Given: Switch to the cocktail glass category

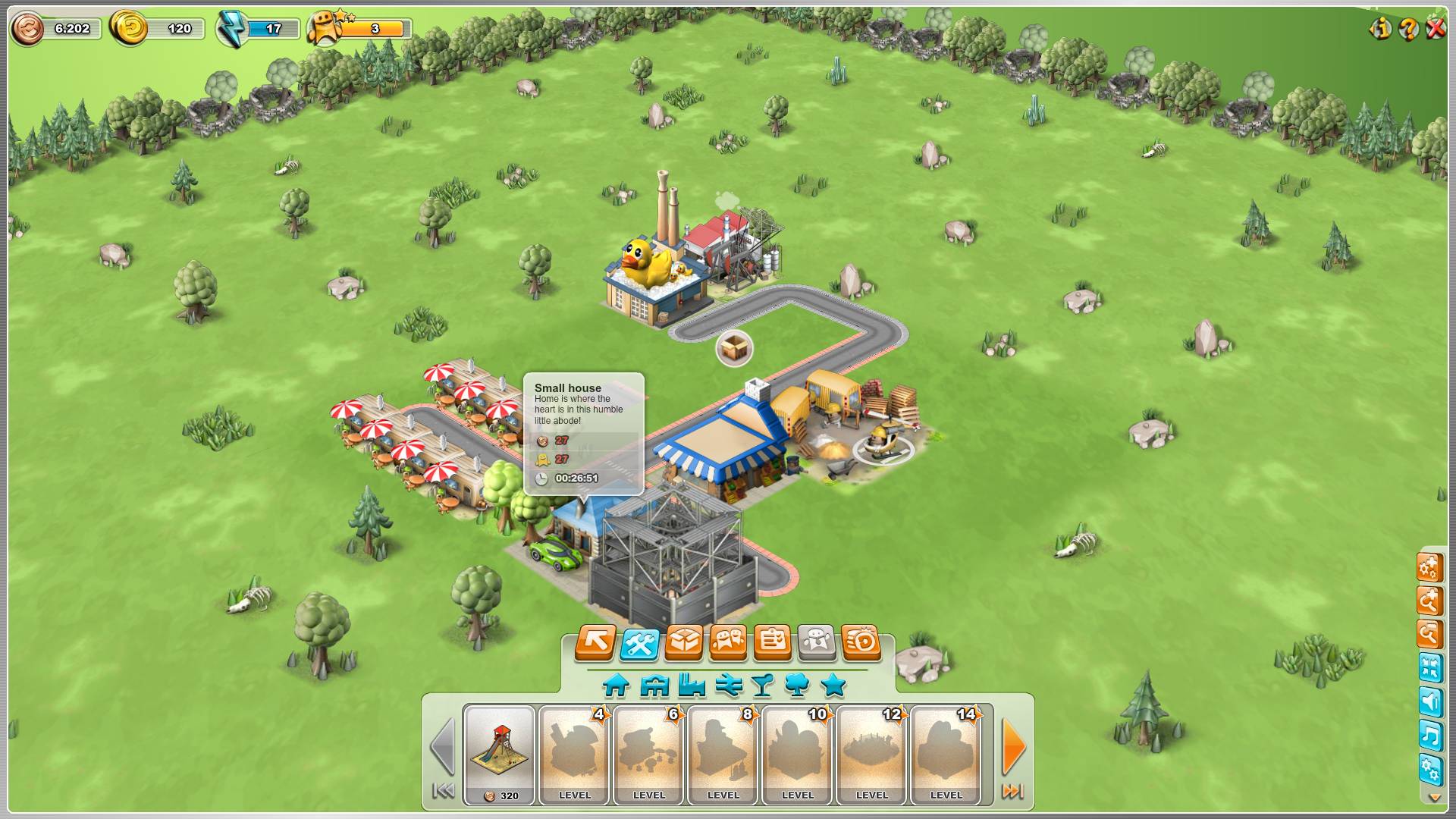Looking at the screenshot, I should tap(762, 686).
